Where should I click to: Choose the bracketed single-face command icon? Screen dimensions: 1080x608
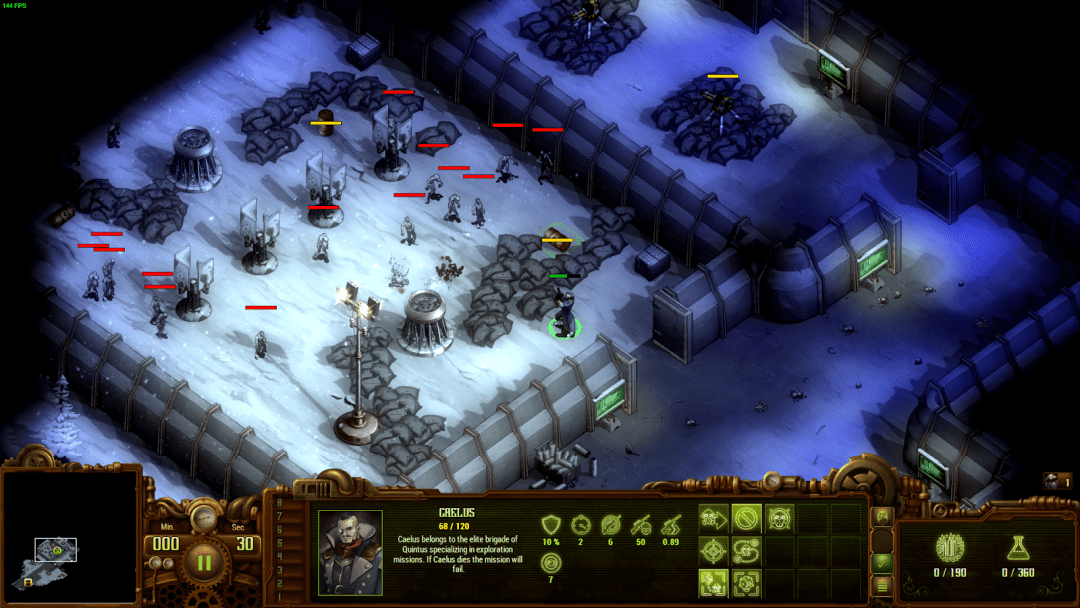[746, 584]
